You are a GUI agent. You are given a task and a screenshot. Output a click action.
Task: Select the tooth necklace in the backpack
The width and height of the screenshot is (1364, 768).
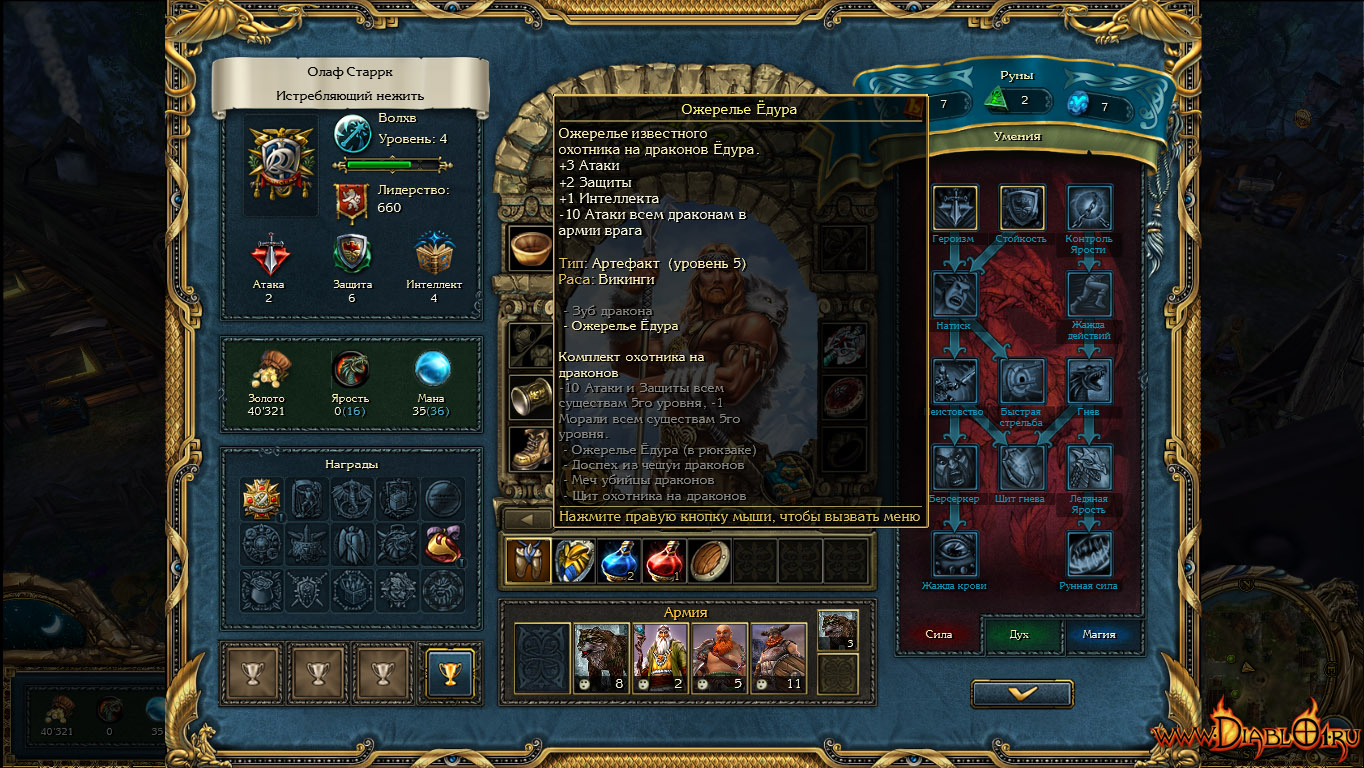coord(528,561)
